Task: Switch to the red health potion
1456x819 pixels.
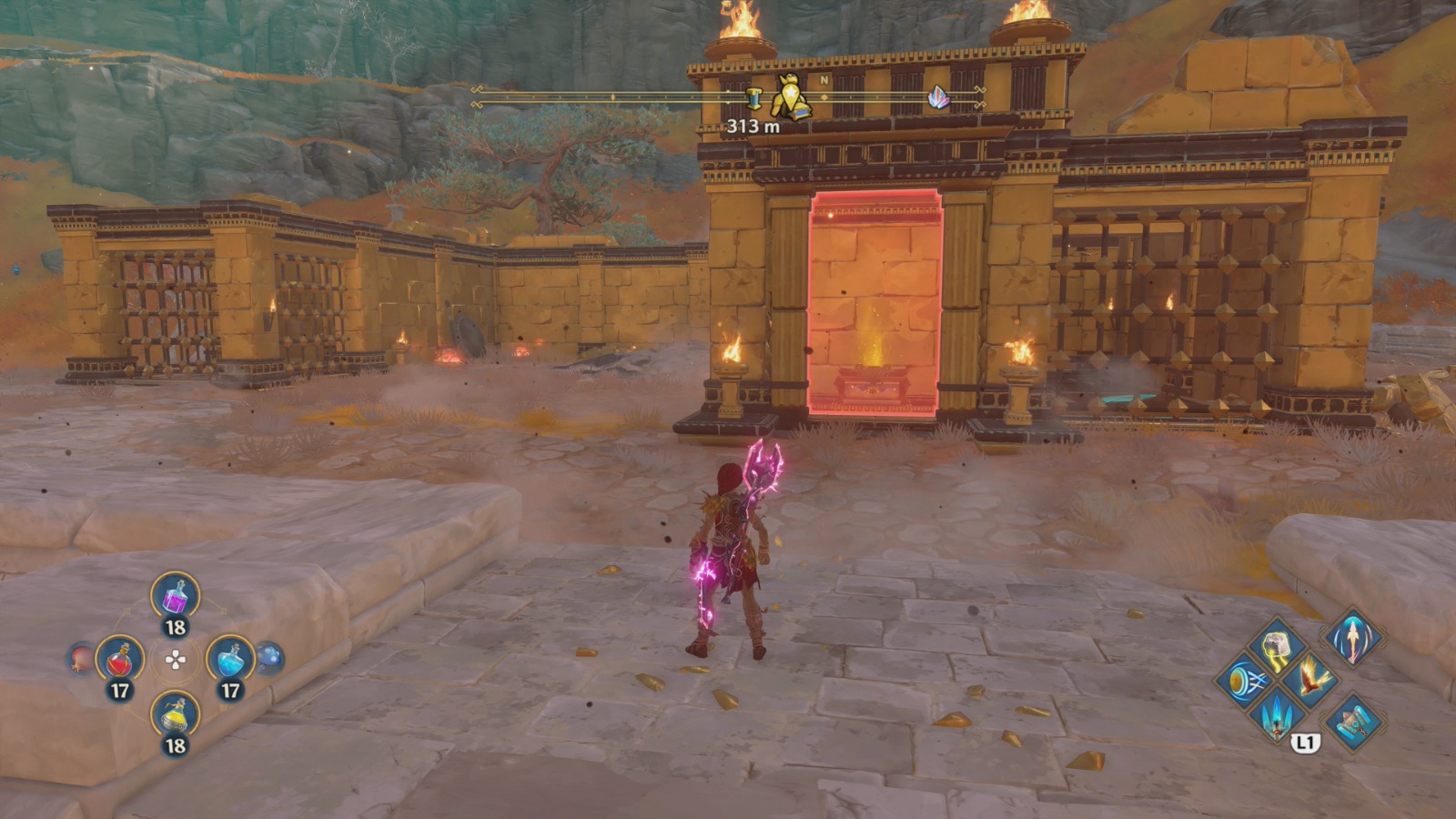Action: tap(120, 661)
